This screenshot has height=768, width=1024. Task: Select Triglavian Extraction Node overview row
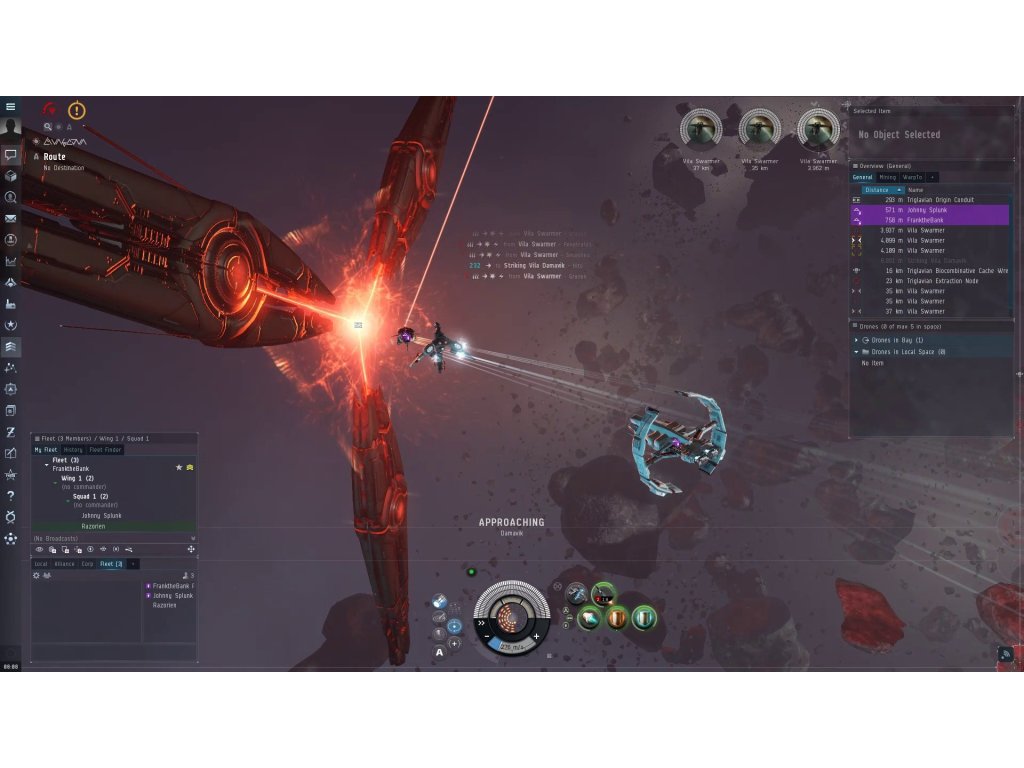coord(930,281)
